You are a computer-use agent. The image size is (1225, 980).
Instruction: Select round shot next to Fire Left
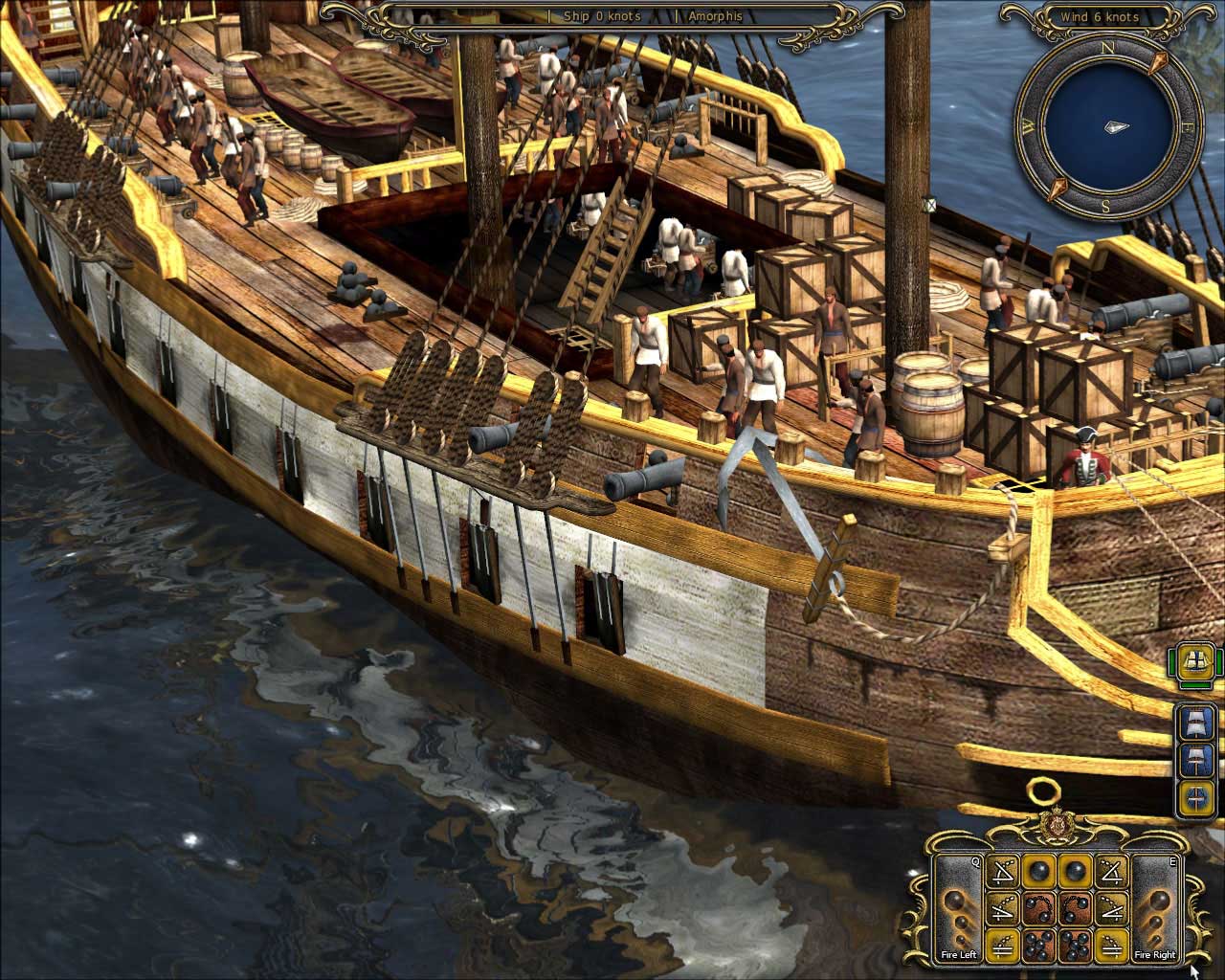pyautogui.click(x=1037, y=872)
